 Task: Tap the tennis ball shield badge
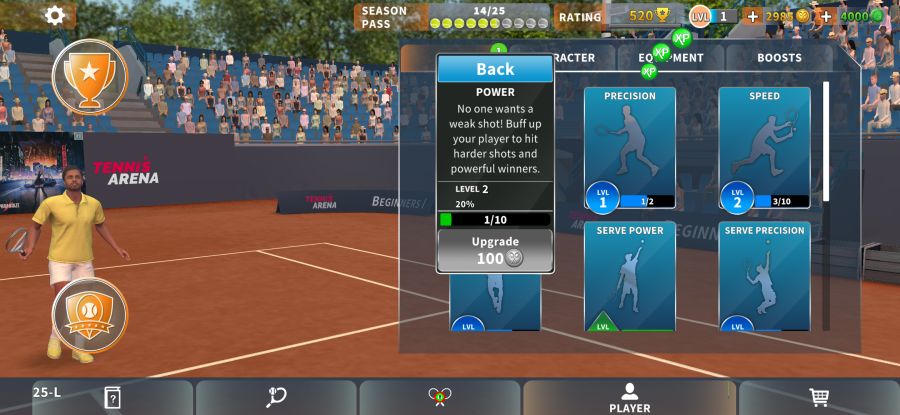coord(90,314)
